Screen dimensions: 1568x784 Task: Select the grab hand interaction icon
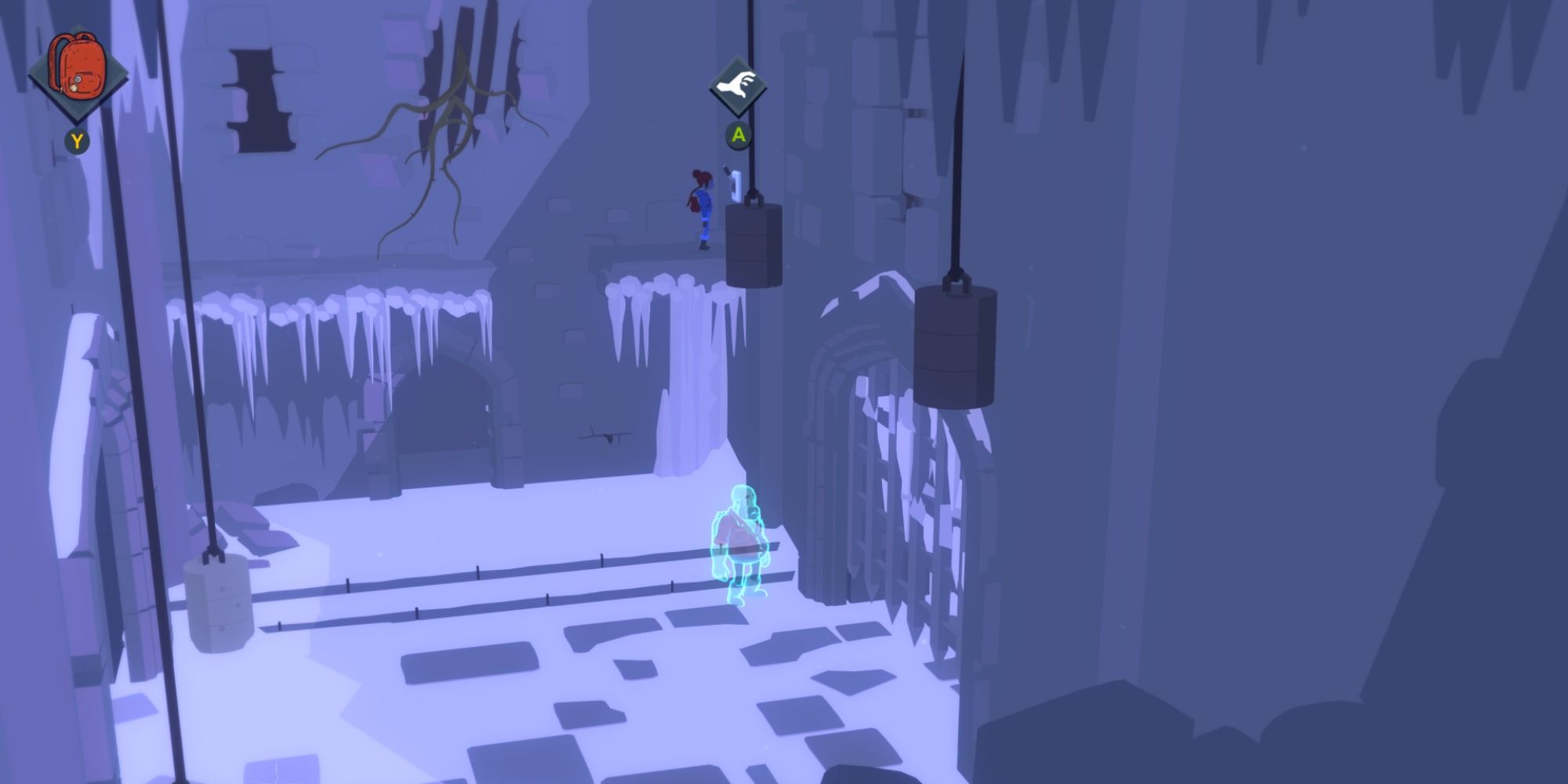click(735, 82)
